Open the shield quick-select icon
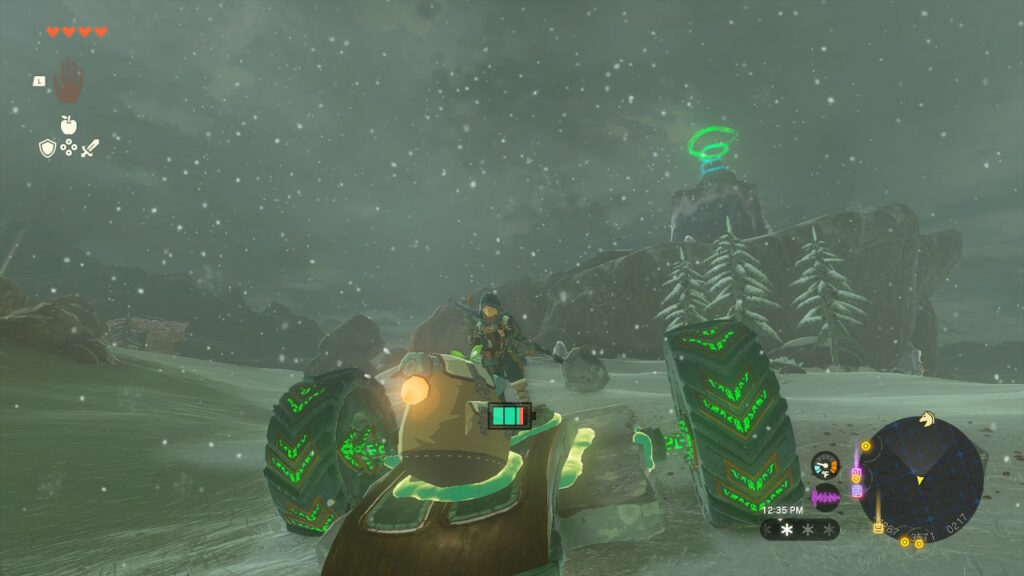The image size is (1024, 576). click(46, 148)
